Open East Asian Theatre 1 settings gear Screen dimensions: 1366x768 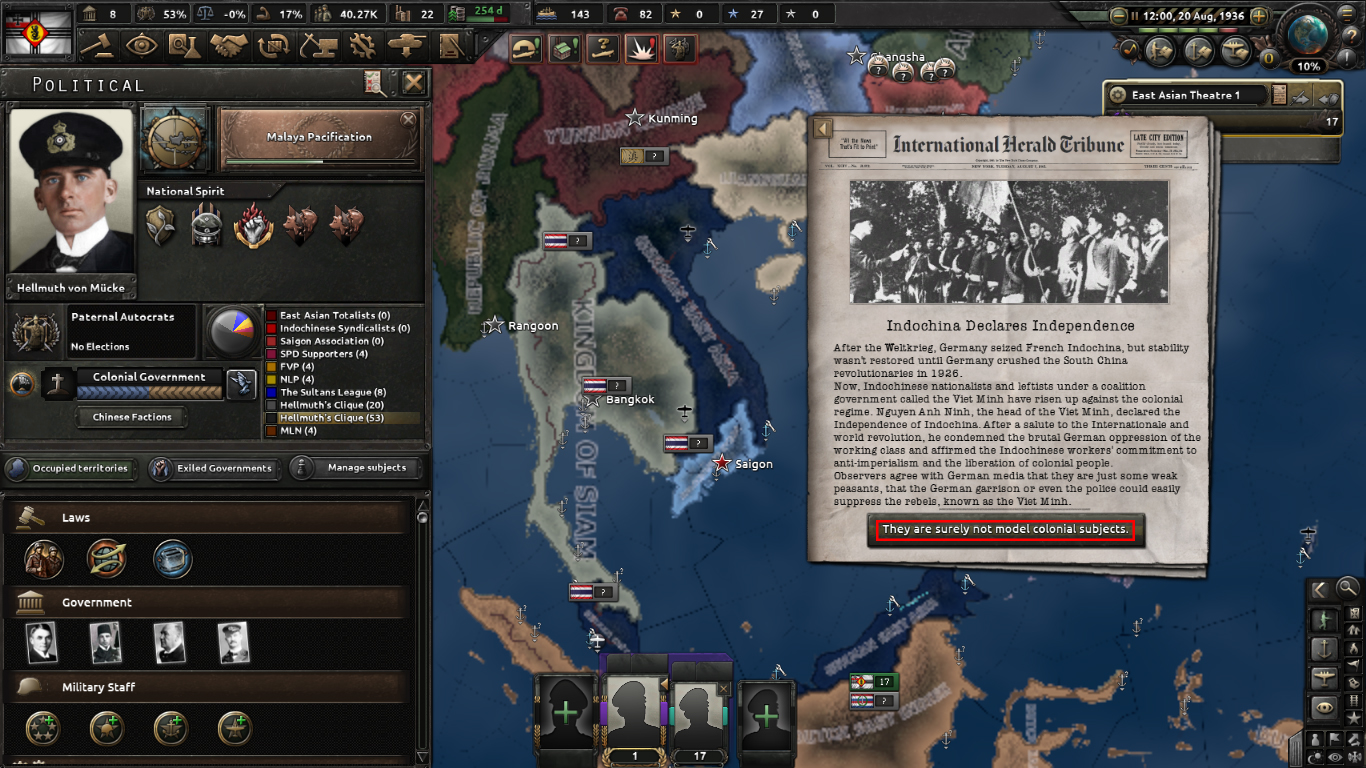coord(1117,95)
